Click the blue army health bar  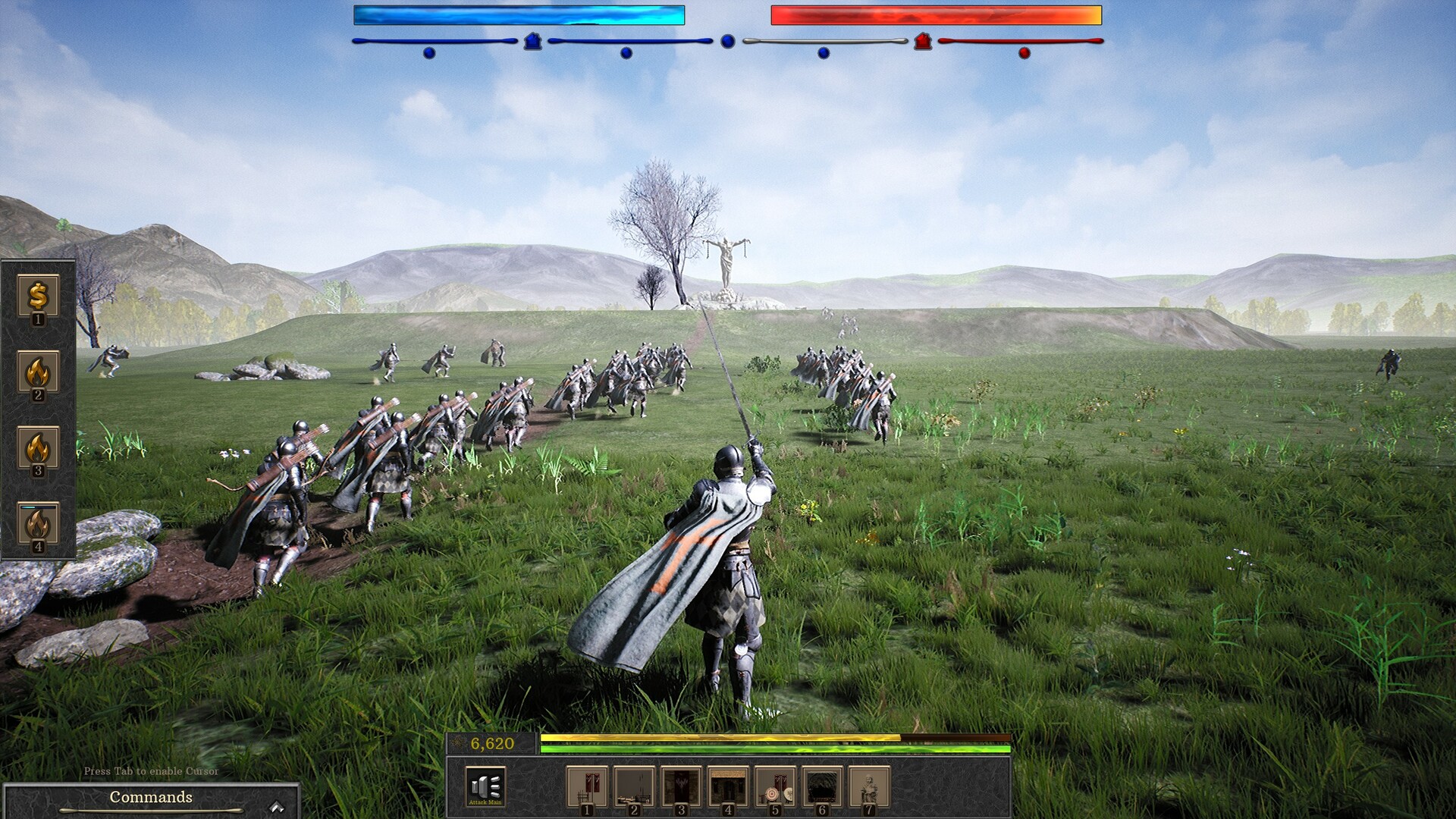tap(519, 14)
